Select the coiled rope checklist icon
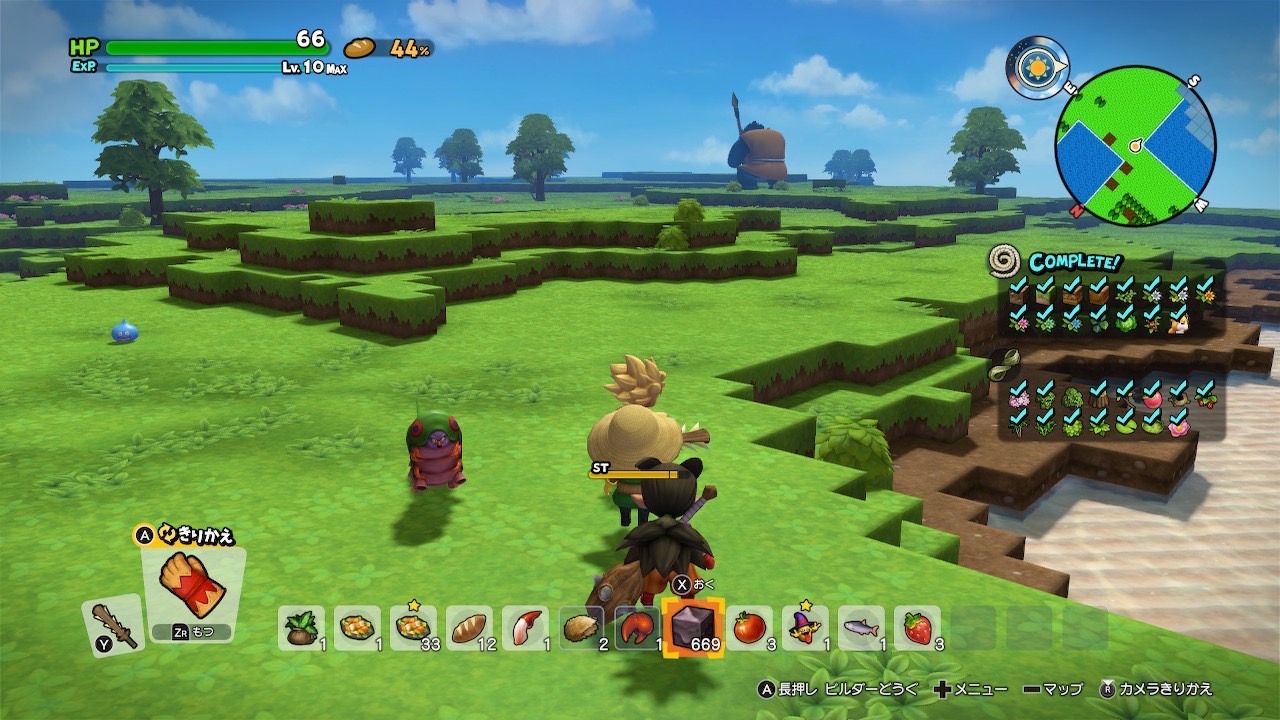This screenshot has width=1280, height=720. (1004, 262)
